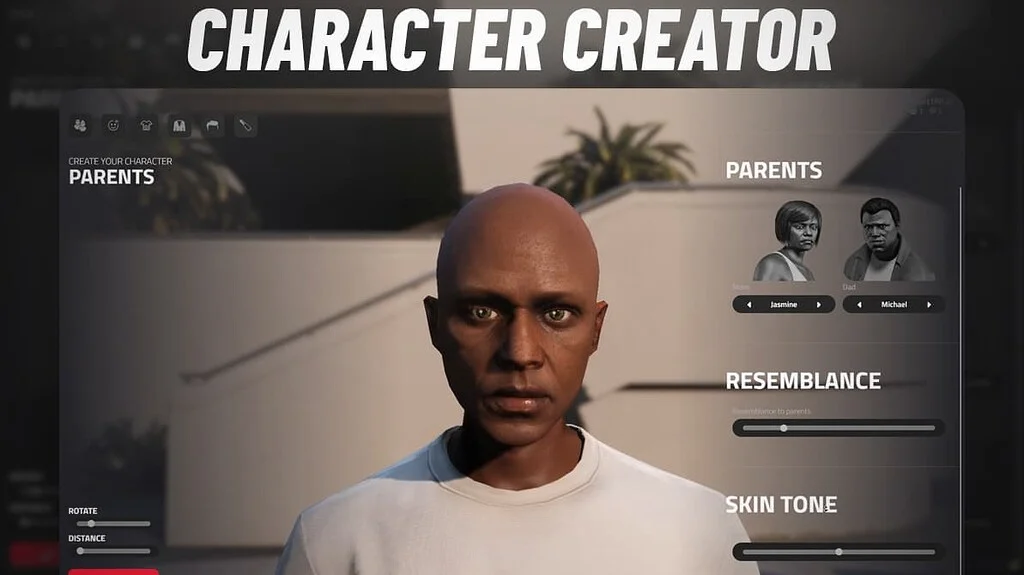The image size is (1024, 575).
Task: Open the t-shirt clothing tab
Action: click(x=146, y=125)
